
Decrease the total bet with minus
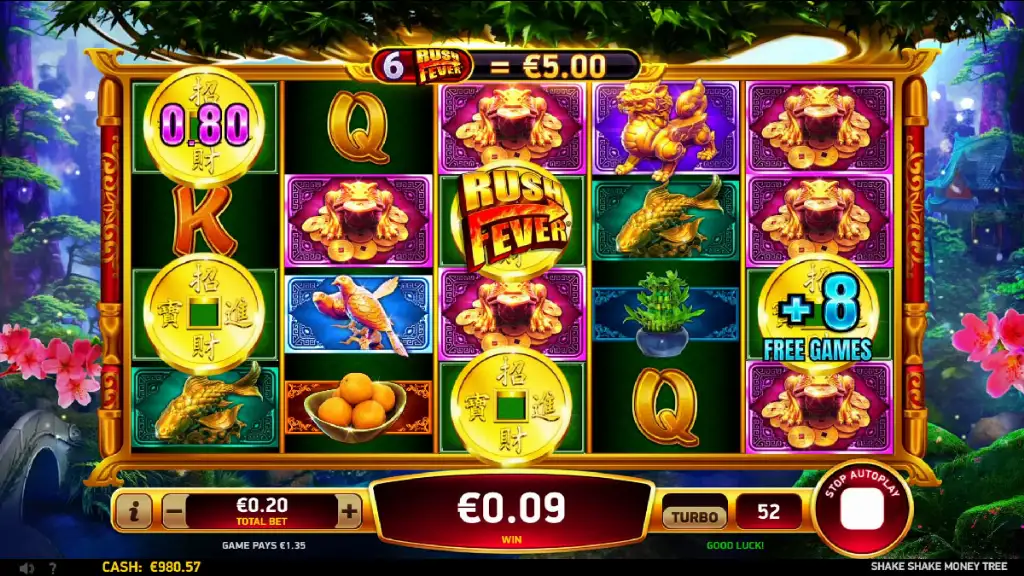[x=174, y=512]
